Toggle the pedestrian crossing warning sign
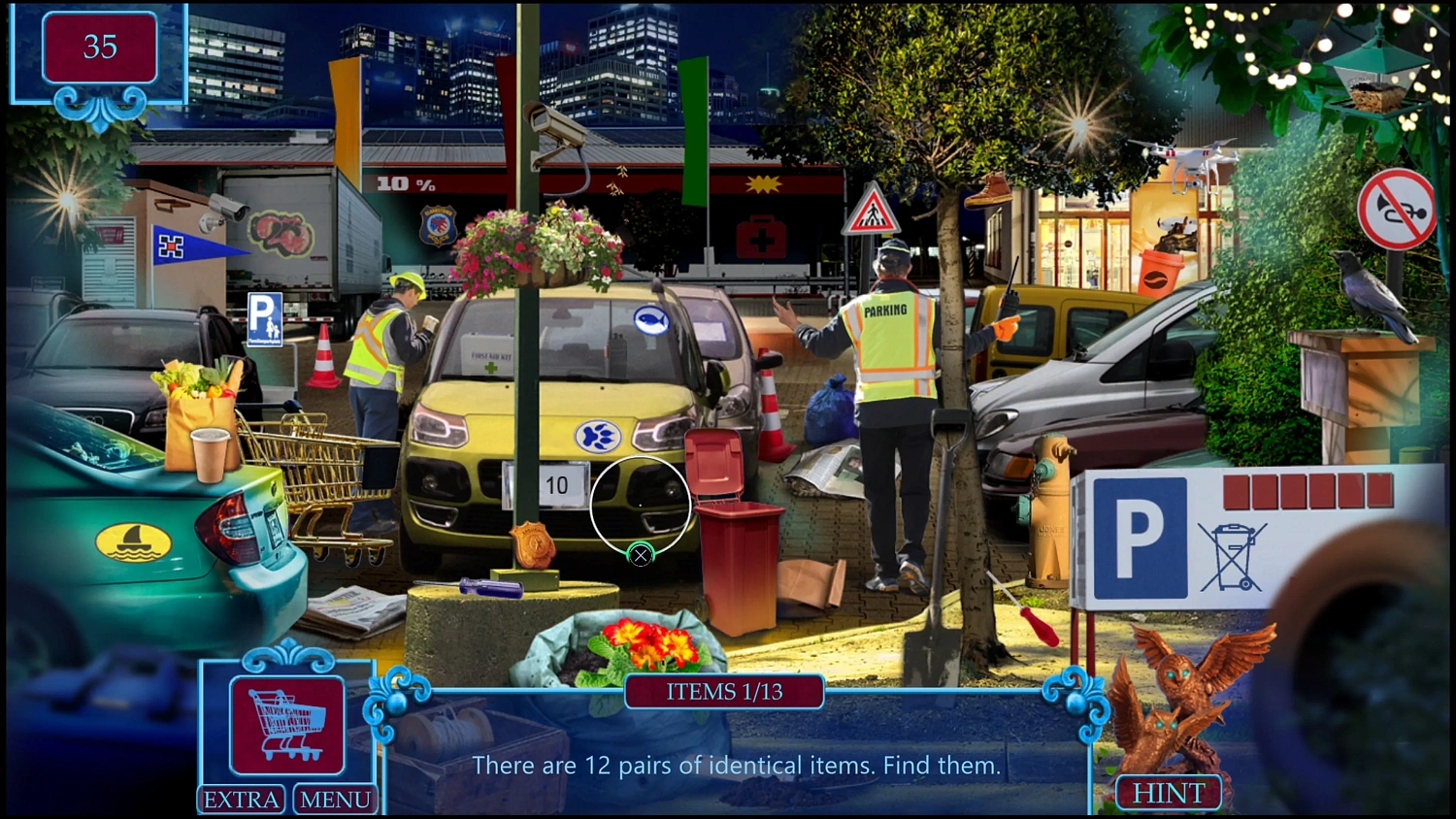The height and width of the screenshot is (819, 1456). tap(871, 213)
